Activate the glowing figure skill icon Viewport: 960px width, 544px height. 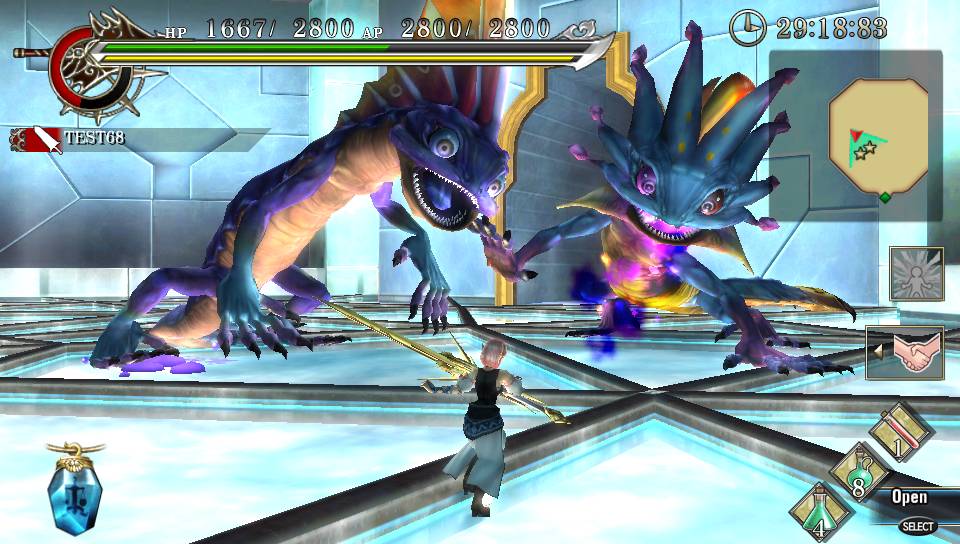(x=916, y=273)
